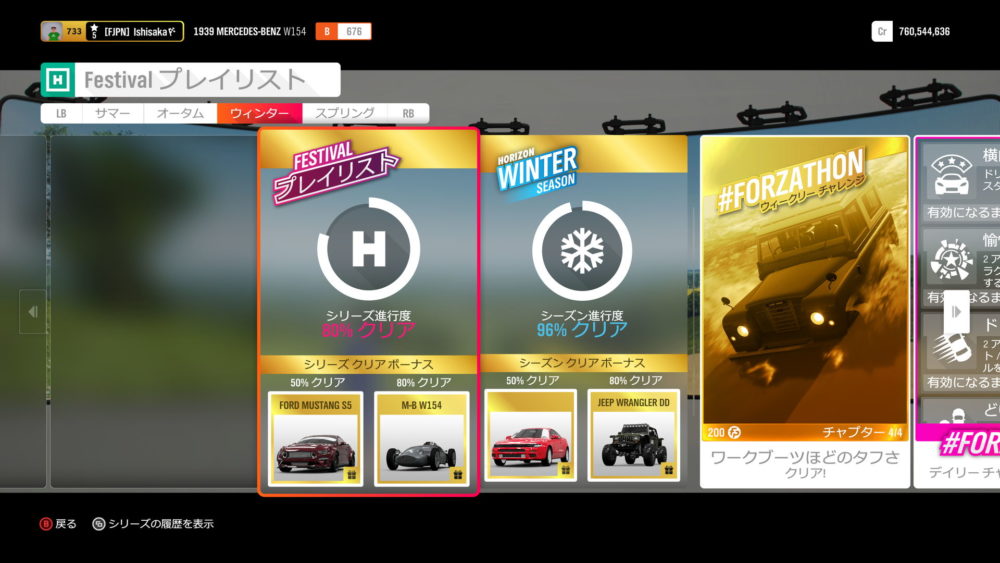Switch to the オータム season tab
This screenshot has height=563, width=1000.
point(180,114)
